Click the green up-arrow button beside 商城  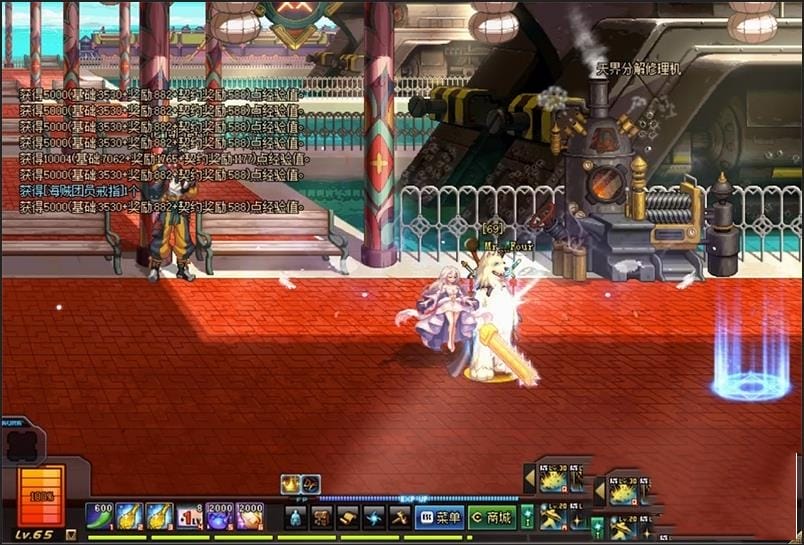tap(527, 517)
